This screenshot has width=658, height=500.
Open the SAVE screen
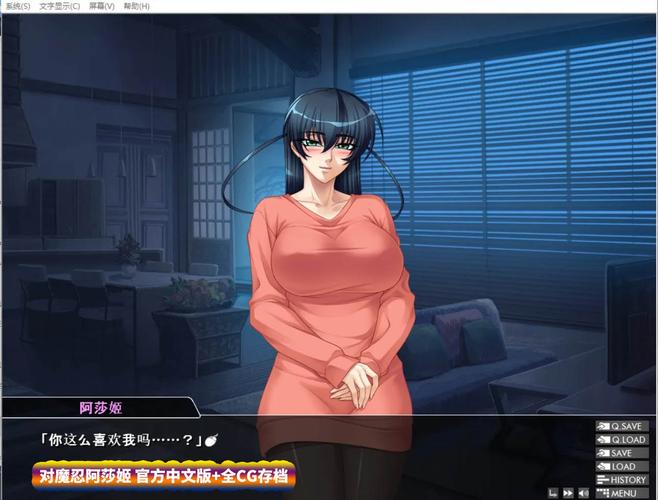point(621,453)
